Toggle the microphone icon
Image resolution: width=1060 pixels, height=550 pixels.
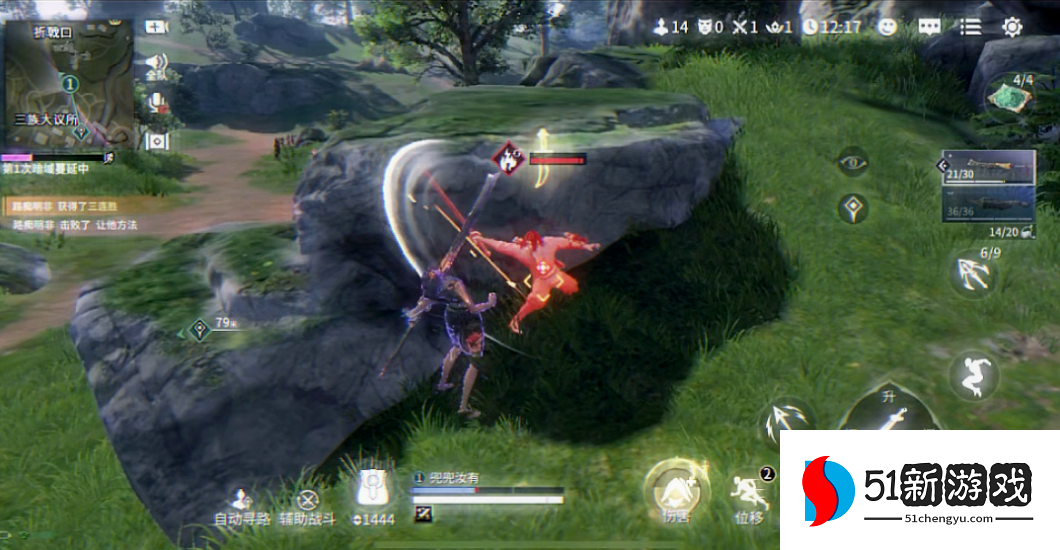[x=156, y=102]
